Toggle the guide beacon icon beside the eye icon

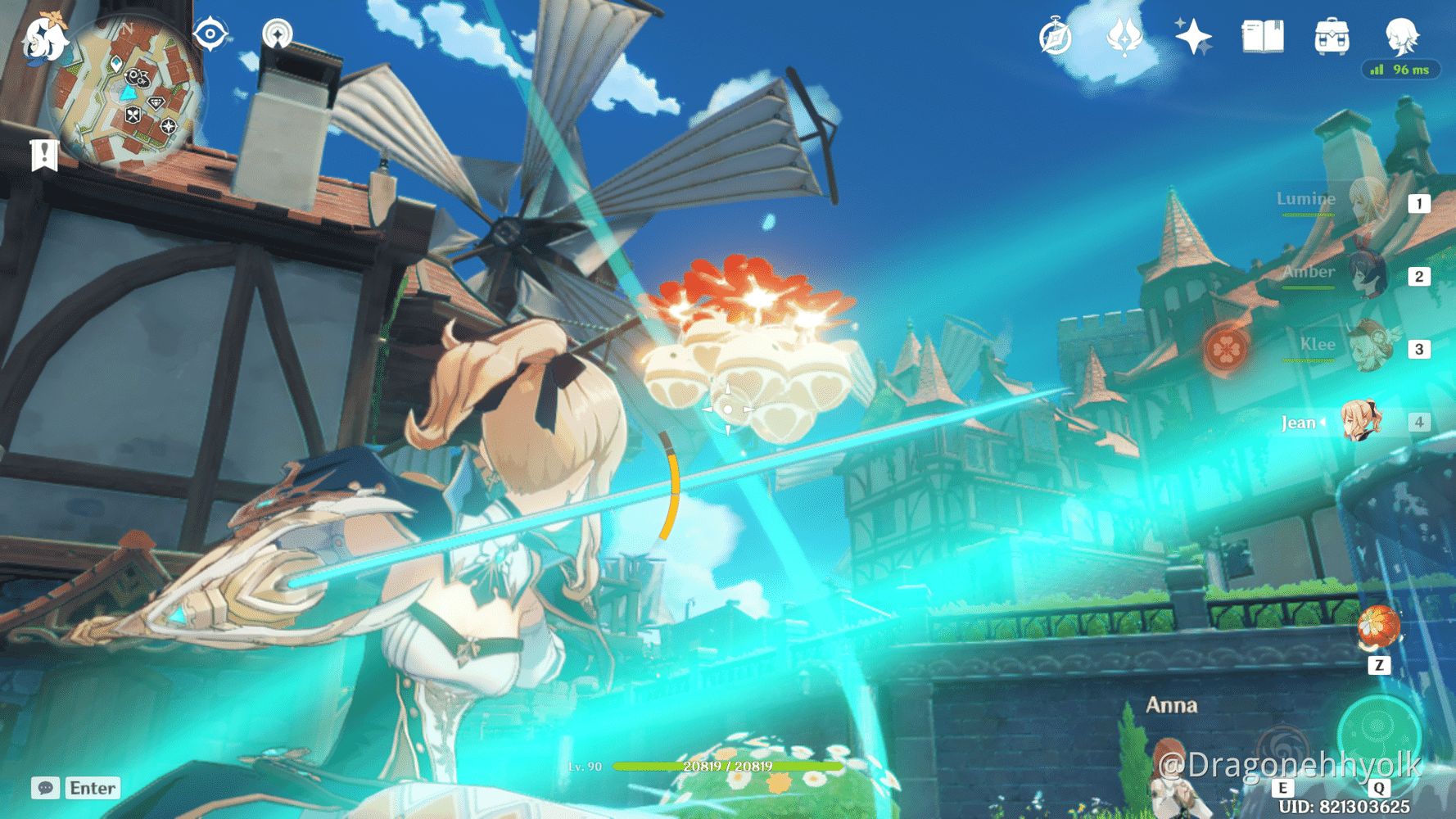(278, 35)
